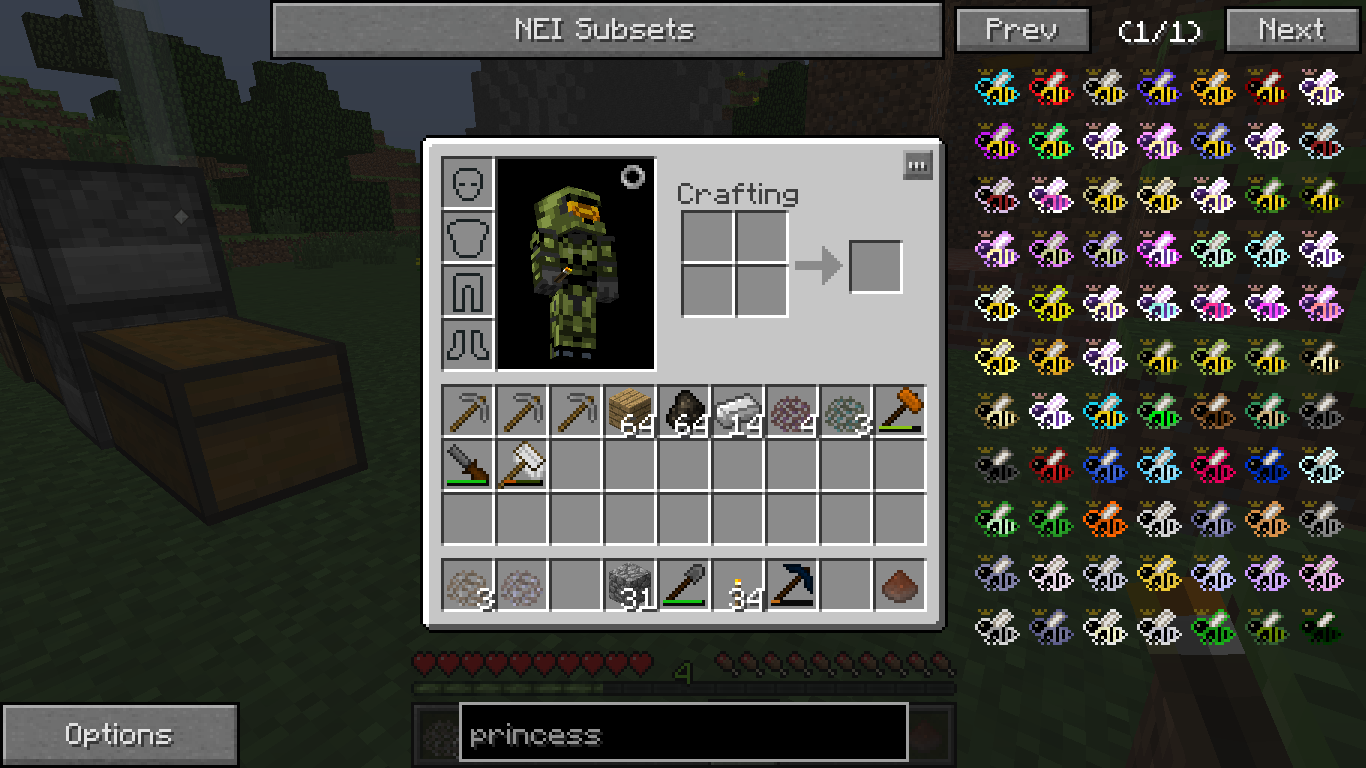Choose the dark-headed pickaxe in the hotbar
The width and height of the screenshot is (1366, 768).
pos(792,585)
